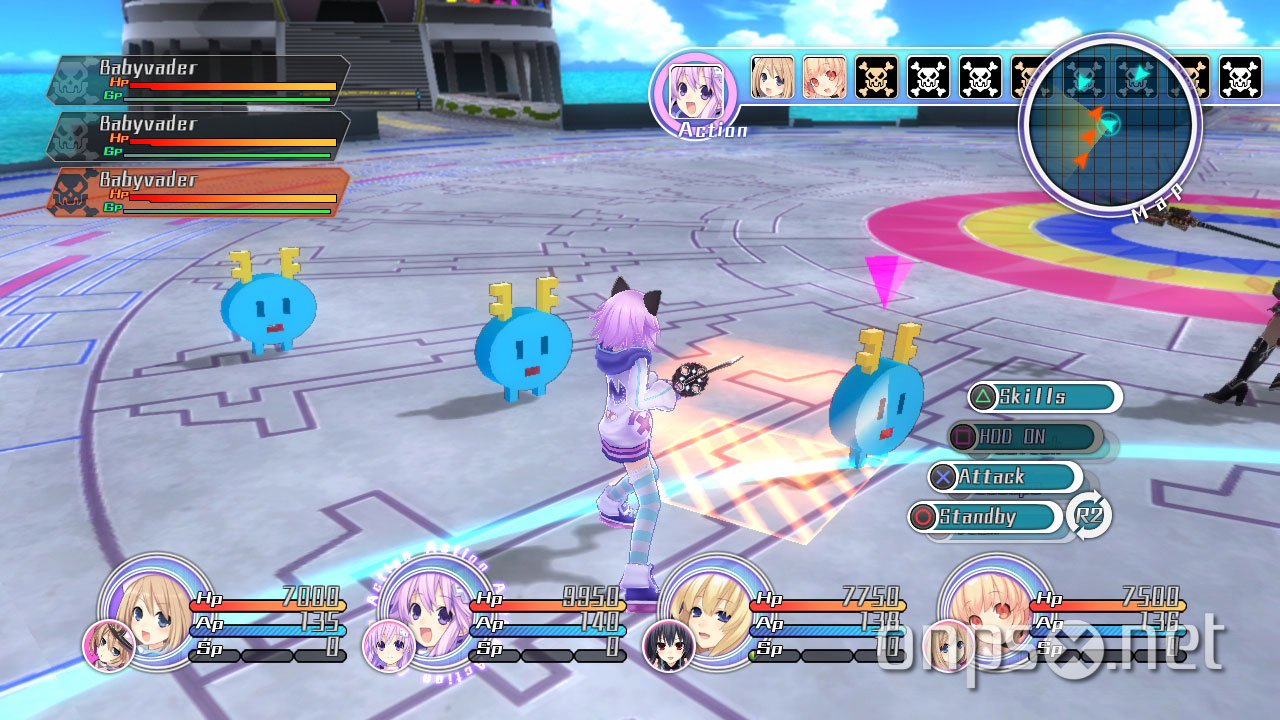1280x720 pixels.
Task: Choose the Attack command option
Action: (x=1010, y=477)
